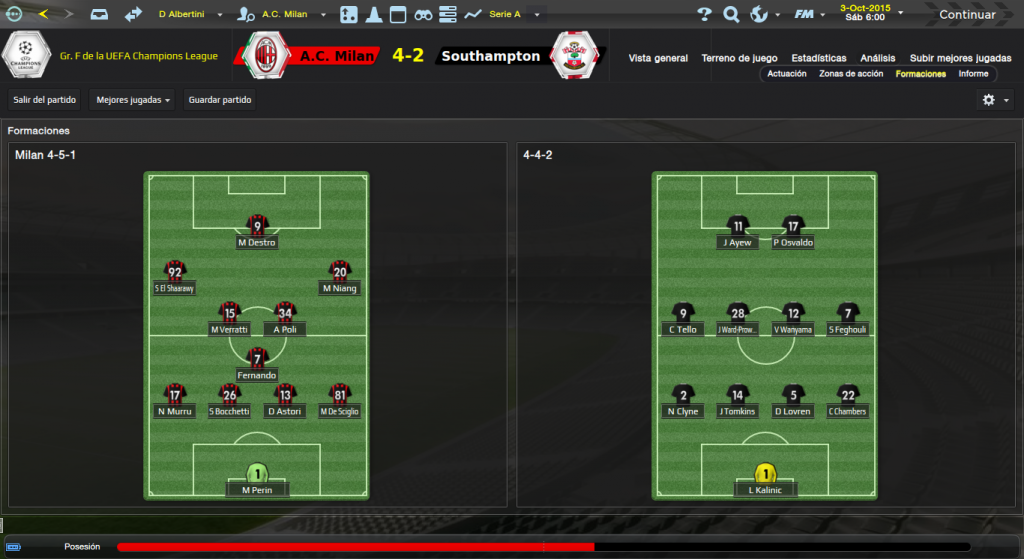View Zonas de acción sub-tab

tap(850, 74)
